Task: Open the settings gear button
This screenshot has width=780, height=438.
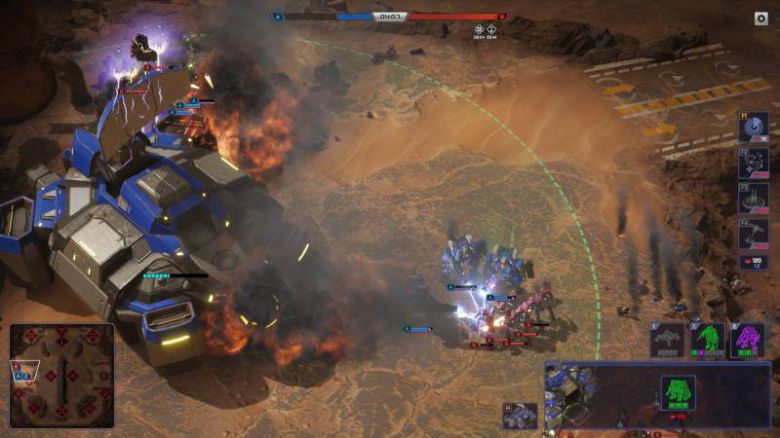Action: click(760, 18)
